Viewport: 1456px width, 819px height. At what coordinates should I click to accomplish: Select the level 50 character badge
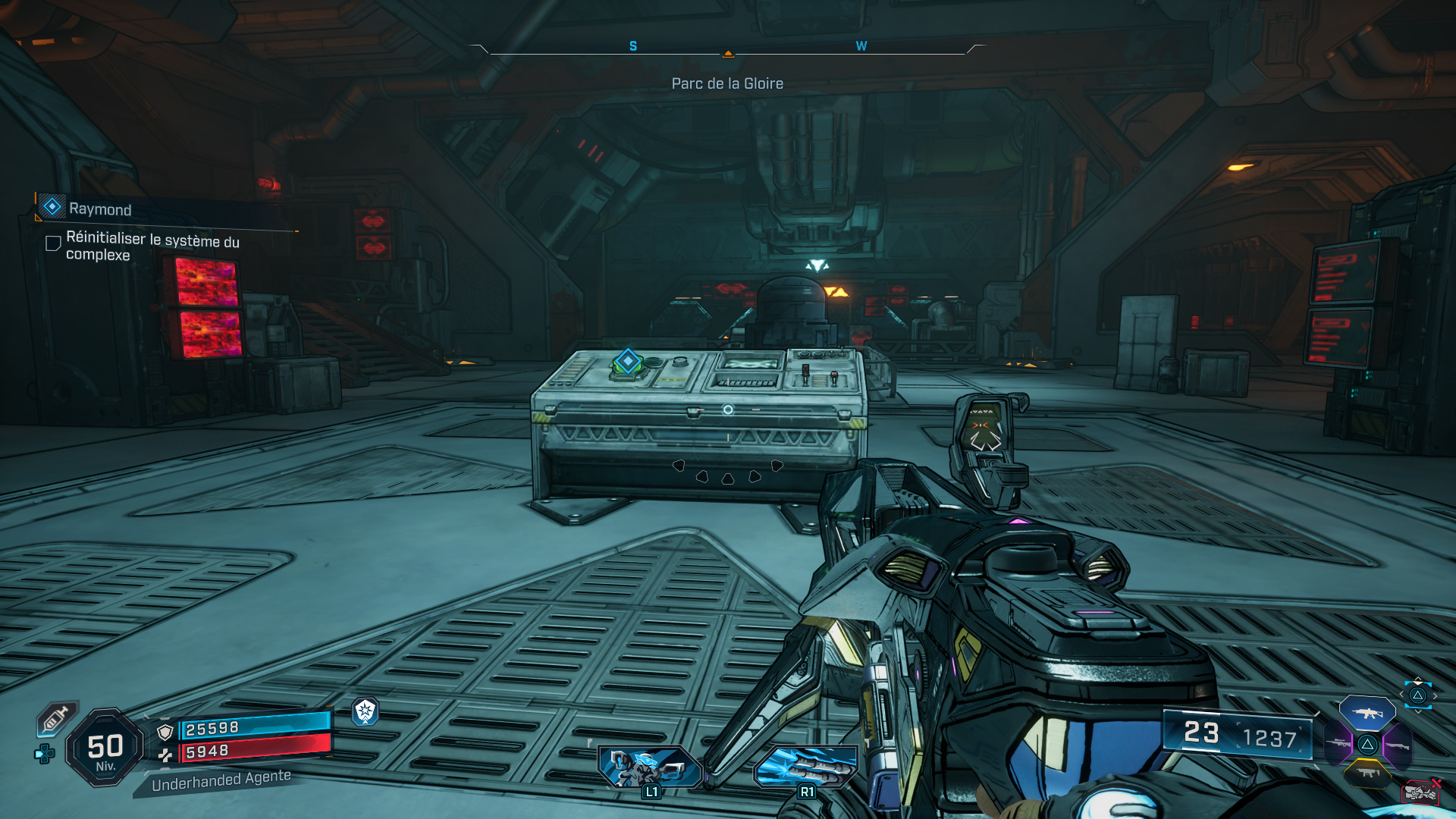click(x=105, y=748)
